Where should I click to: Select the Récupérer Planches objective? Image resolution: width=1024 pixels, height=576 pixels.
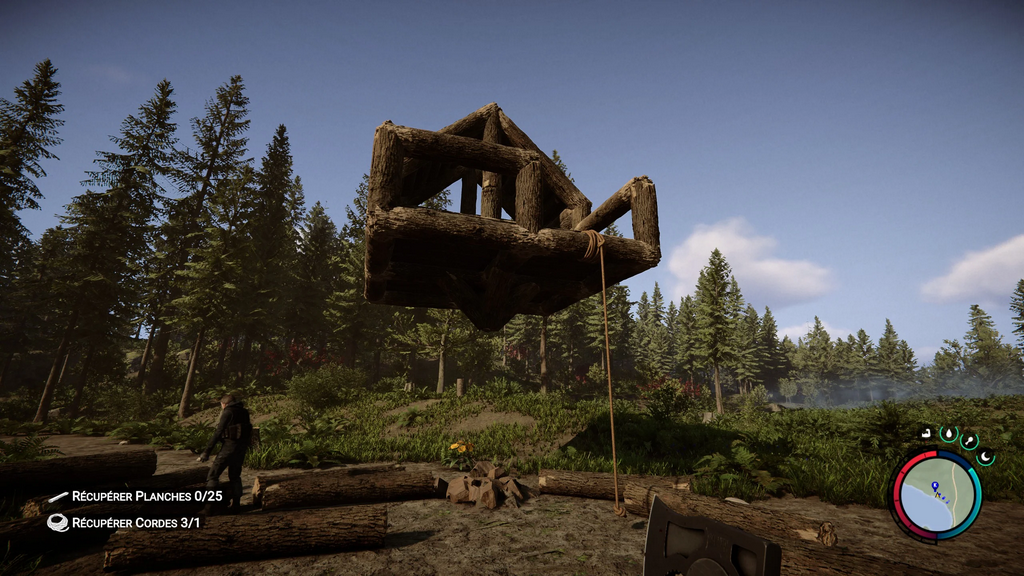pyautogui.click(x=136, y=497)
